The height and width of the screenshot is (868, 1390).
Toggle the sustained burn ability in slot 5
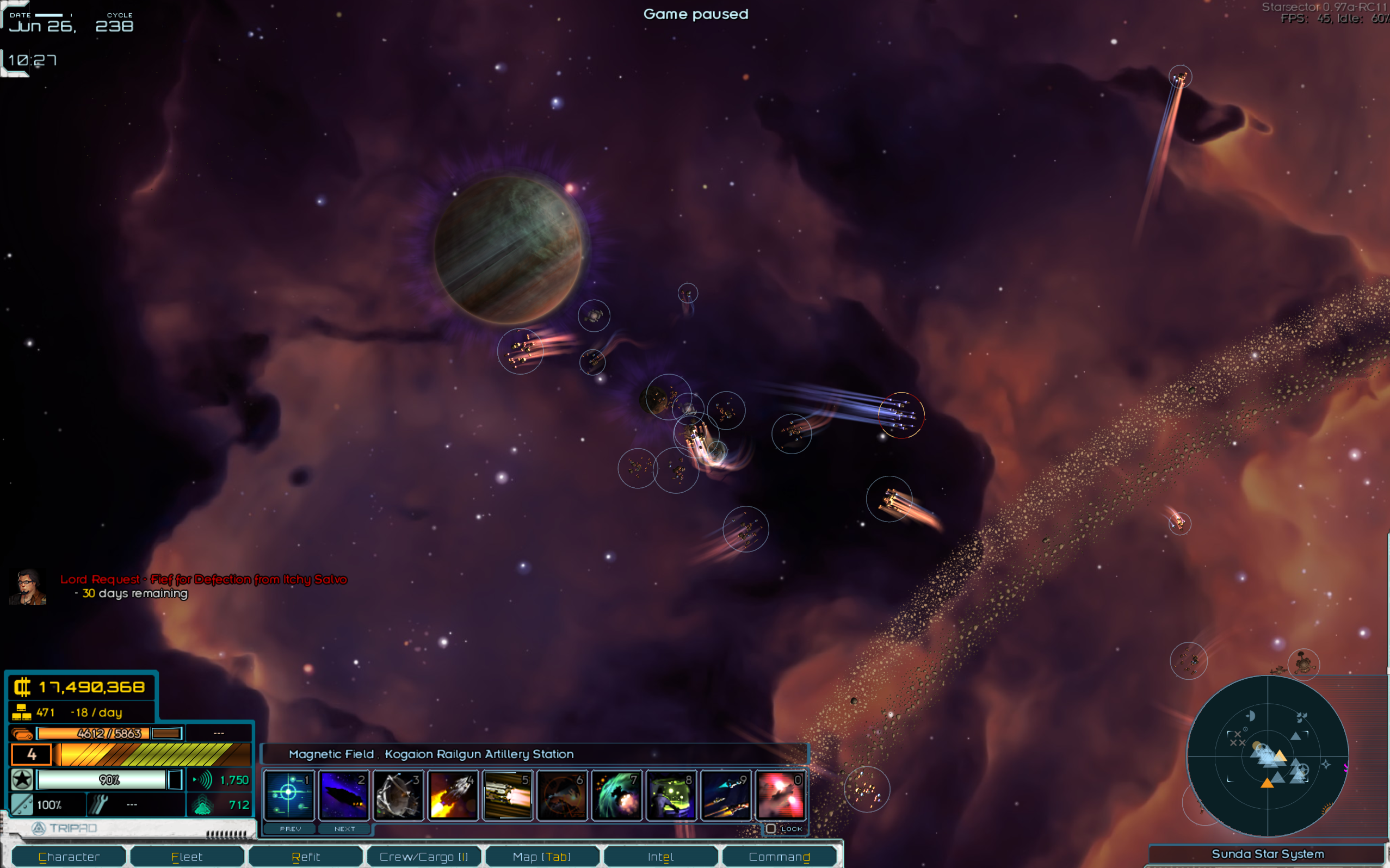507,795
